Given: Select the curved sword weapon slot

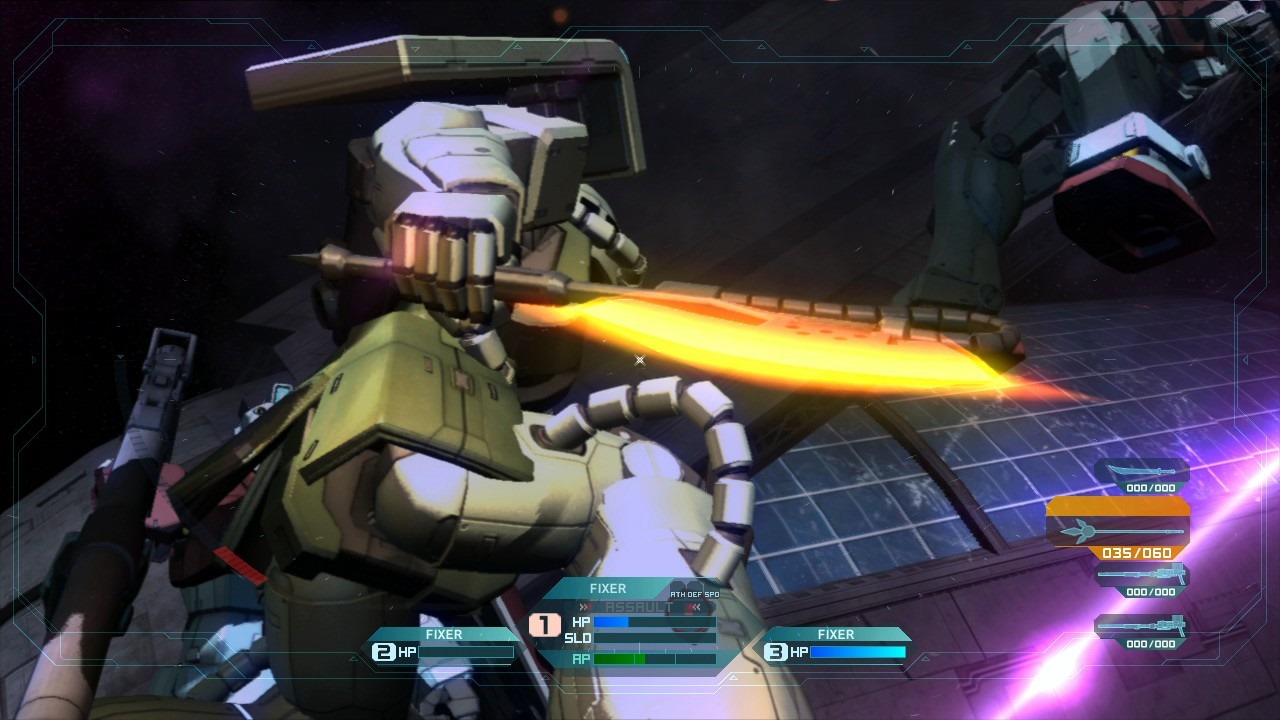Looking at the screenshot, I should point(1142,472).
